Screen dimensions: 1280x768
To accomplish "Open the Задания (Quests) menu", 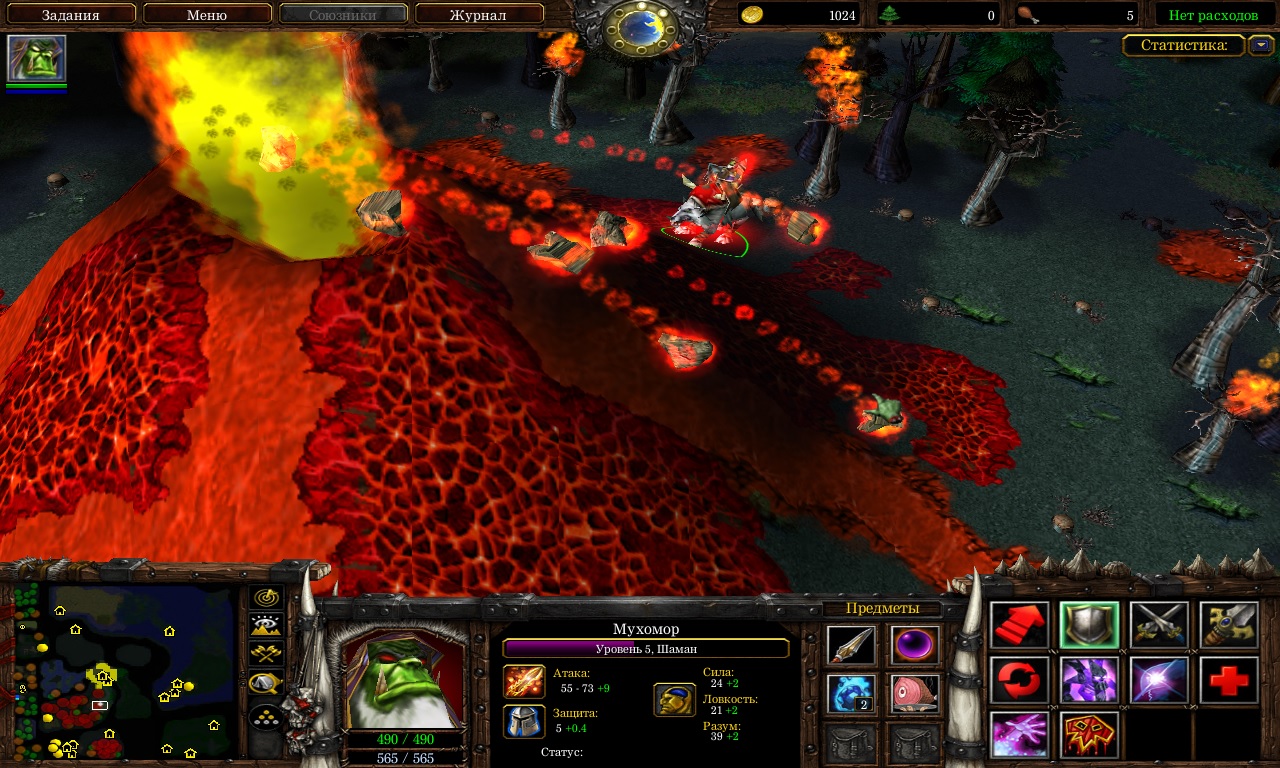I will tap(70, 15).
